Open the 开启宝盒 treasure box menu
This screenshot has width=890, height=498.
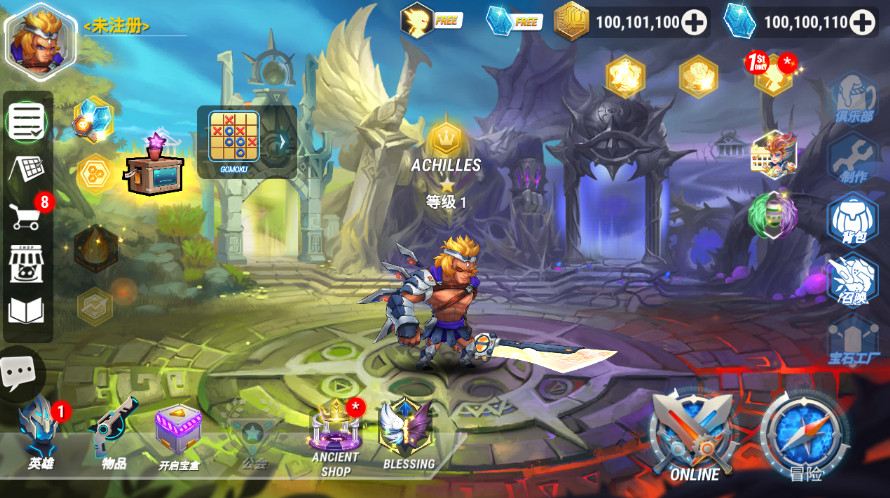click(178, 434)
